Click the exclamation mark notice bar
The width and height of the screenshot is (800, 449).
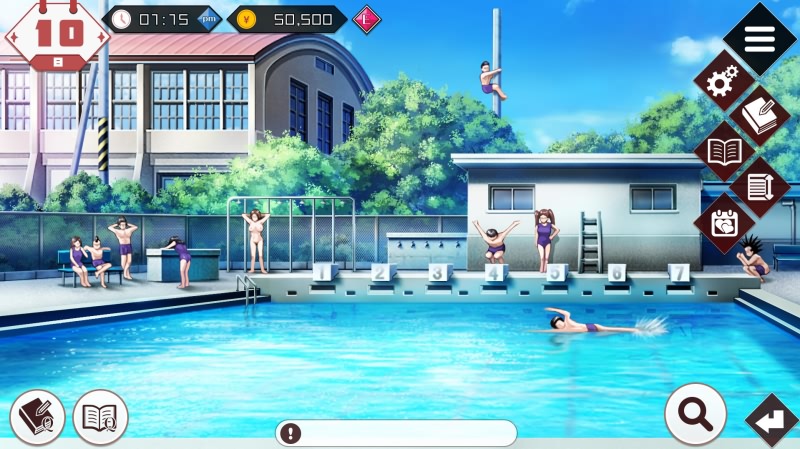pyautogui.click(x=396, y=433)
